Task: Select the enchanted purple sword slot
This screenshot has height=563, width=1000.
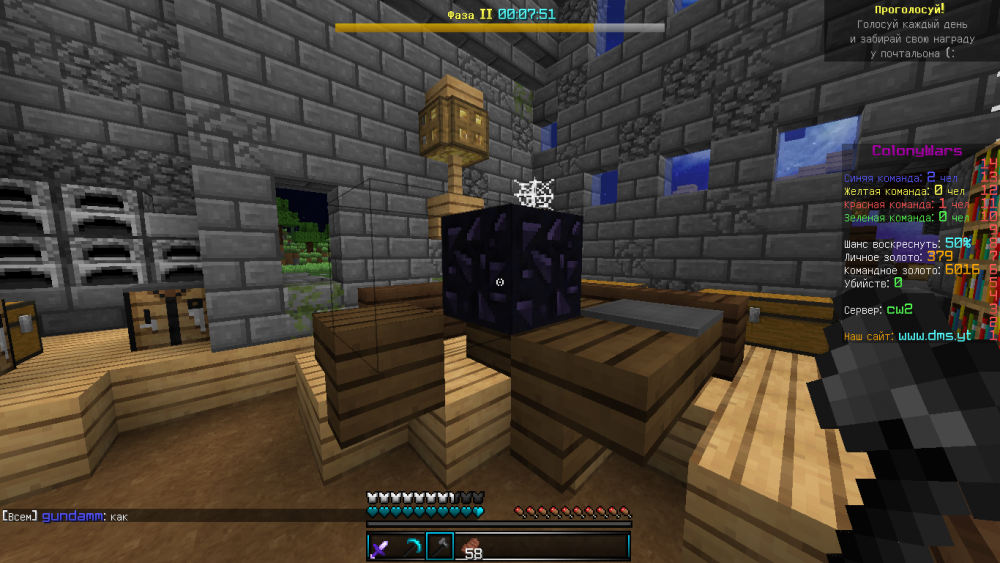Action: point(381,546)
